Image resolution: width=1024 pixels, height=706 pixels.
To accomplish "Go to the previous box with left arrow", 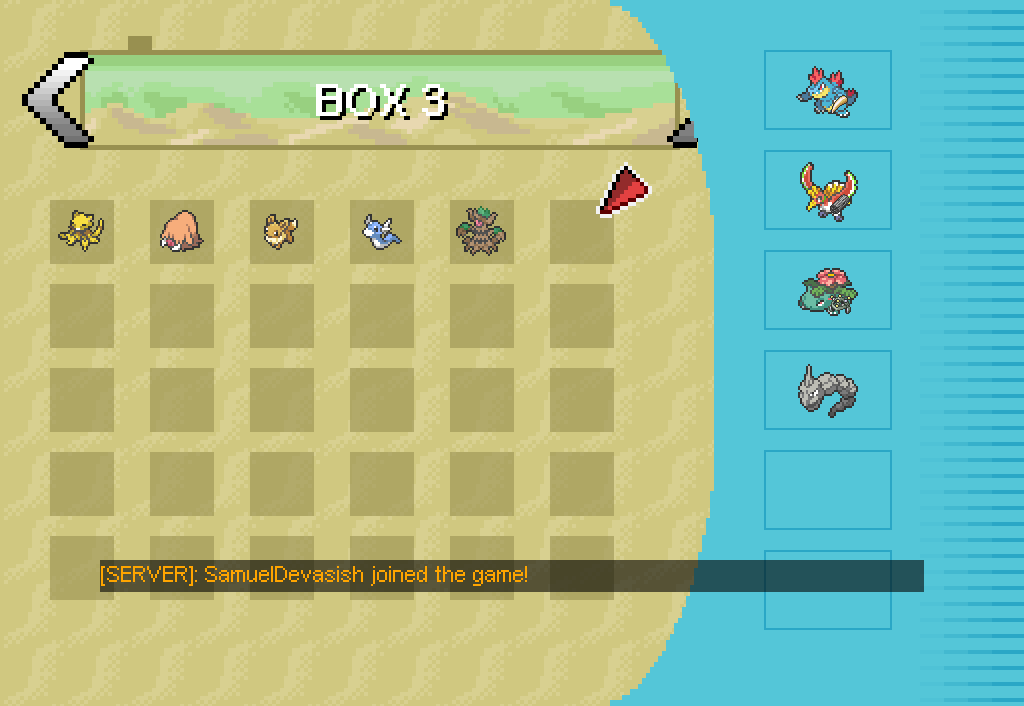I will [x=55, y=100].
